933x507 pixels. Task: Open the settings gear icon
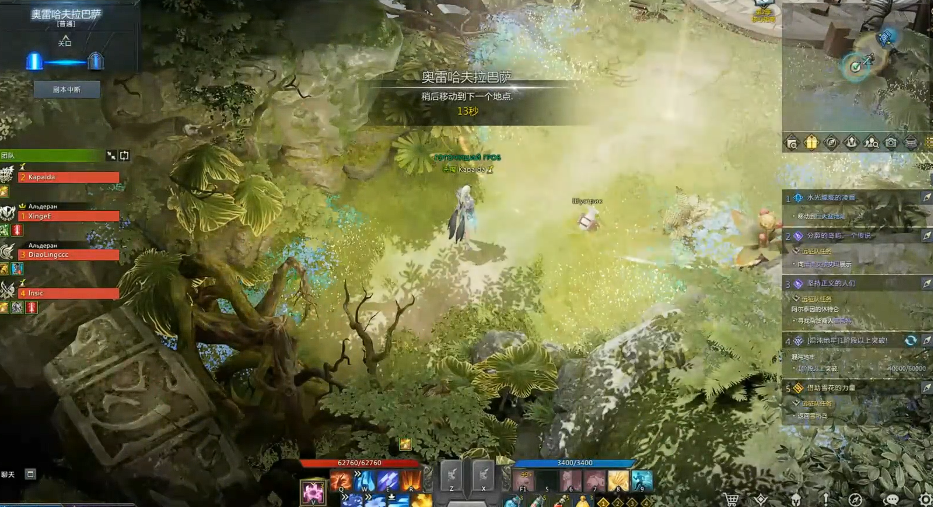coord(925,498)
